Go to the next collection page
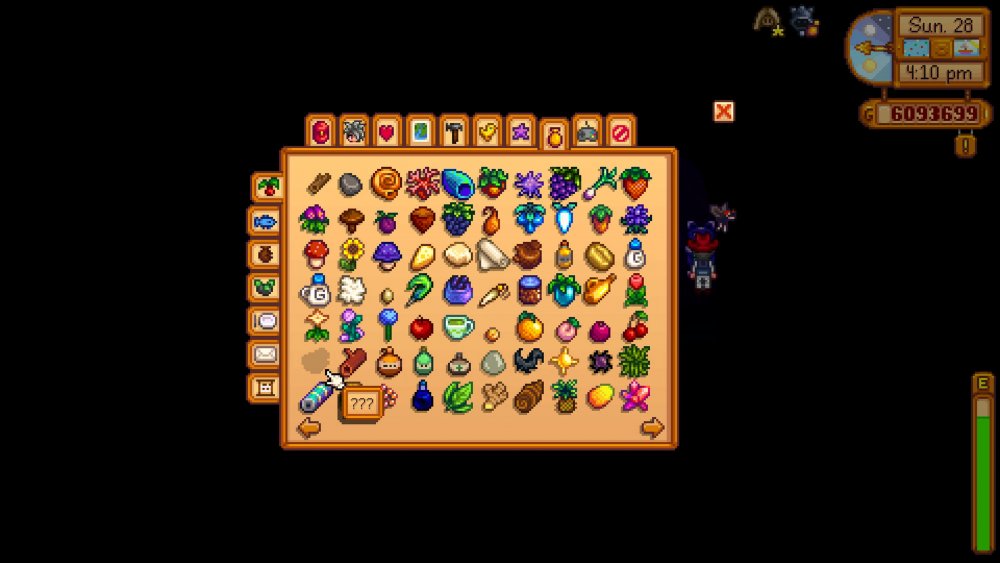 tap(652, 428)
